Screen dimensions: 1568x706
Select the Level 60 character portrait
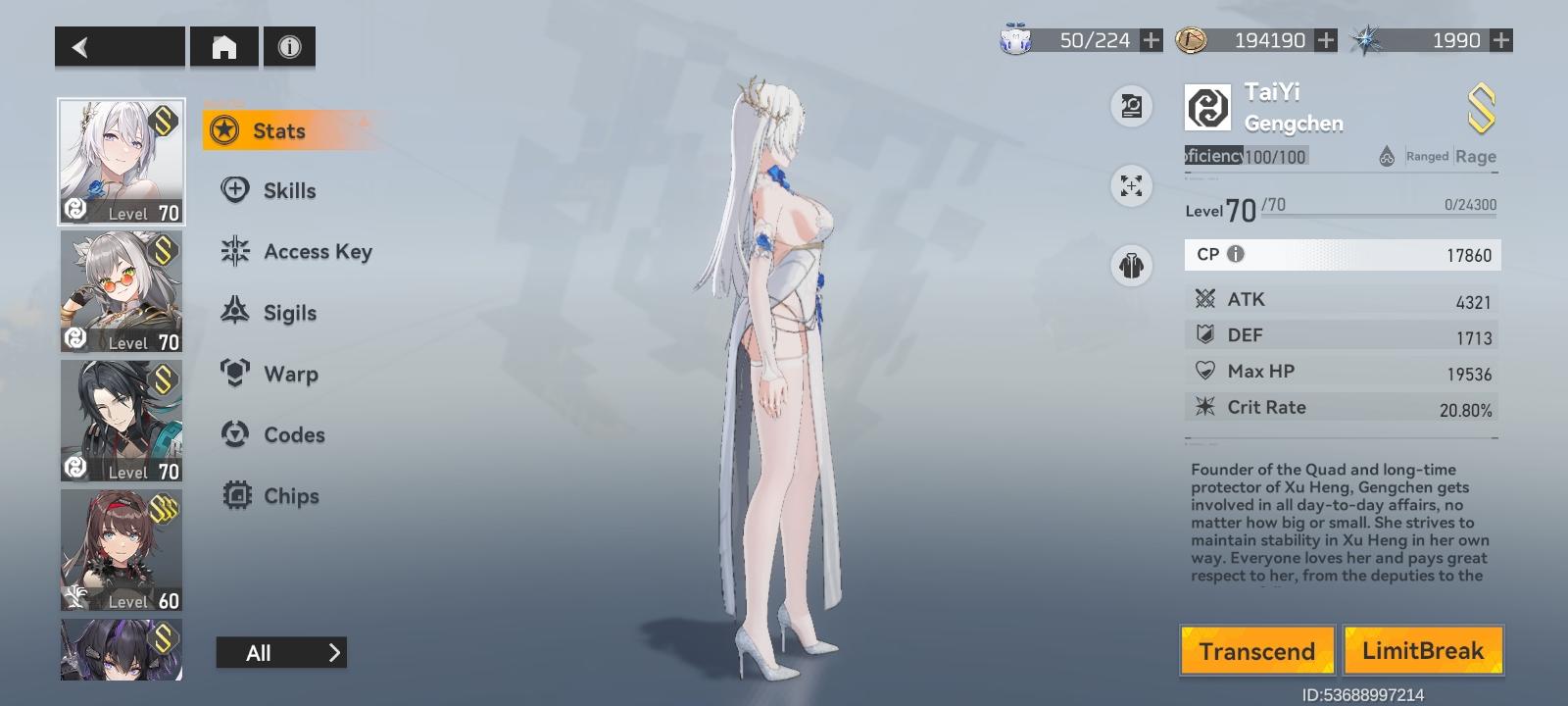tap(121, 550)
